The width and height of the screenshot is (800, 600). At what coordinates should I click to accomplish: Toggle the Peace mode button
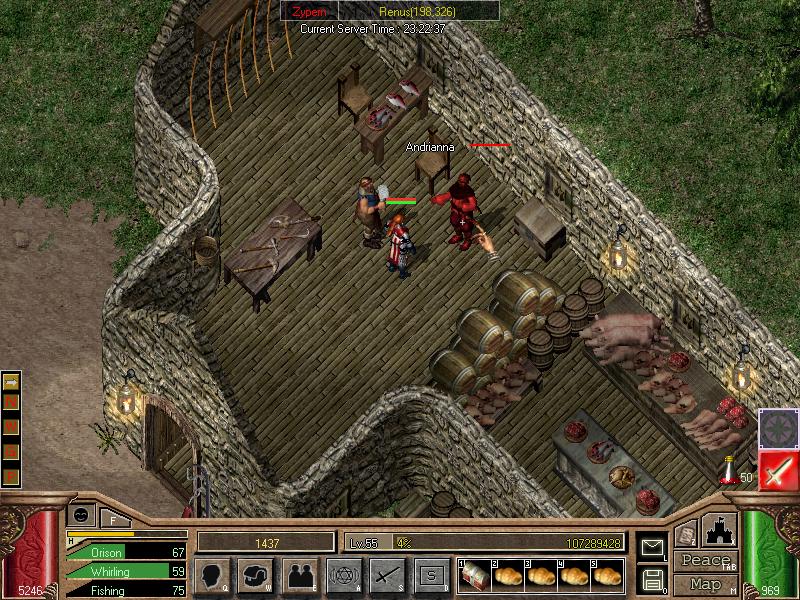pyautogui.click(x=705, y=561)
